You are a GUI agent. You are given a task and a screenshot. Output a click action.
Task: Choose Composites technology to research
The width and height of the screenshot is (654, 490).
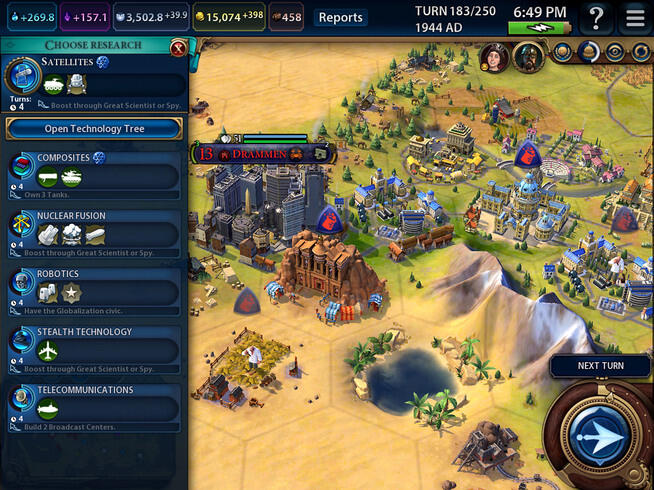(94, 172)
